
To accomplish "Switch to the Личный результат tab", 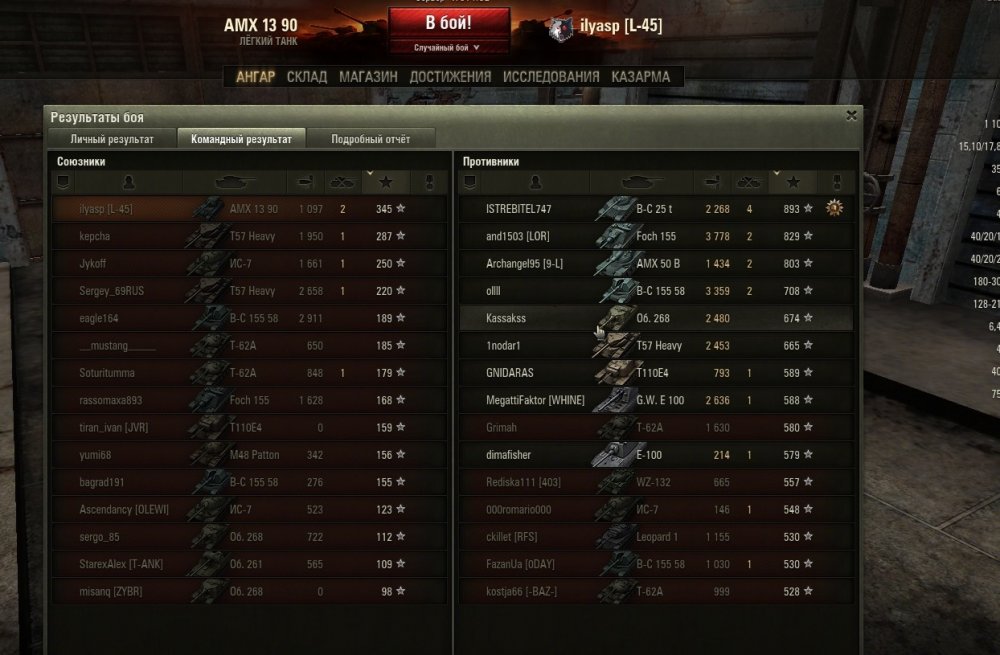I will click(112, 139).
